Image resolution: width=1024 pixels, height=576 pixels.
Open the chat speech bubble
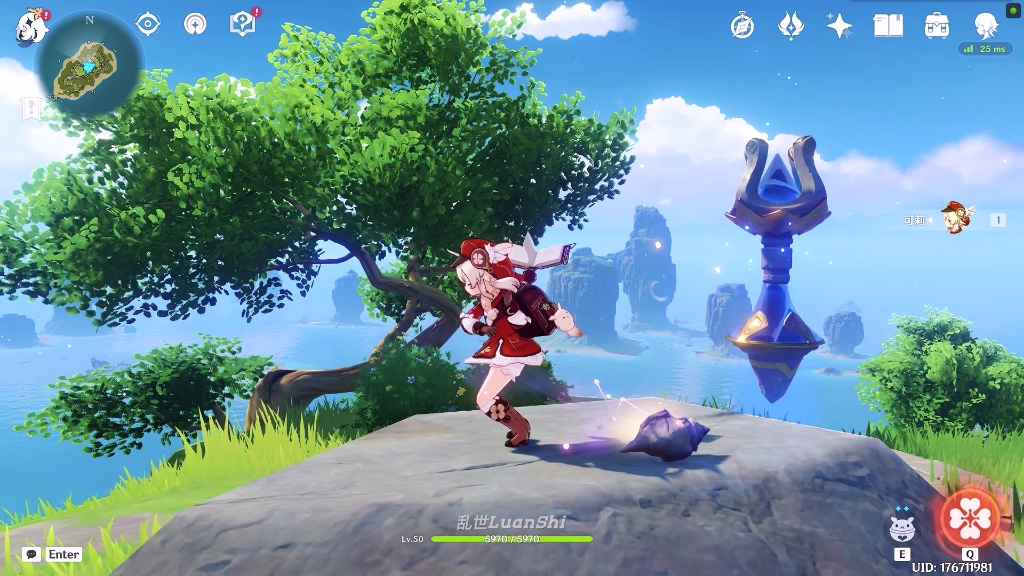31,554
